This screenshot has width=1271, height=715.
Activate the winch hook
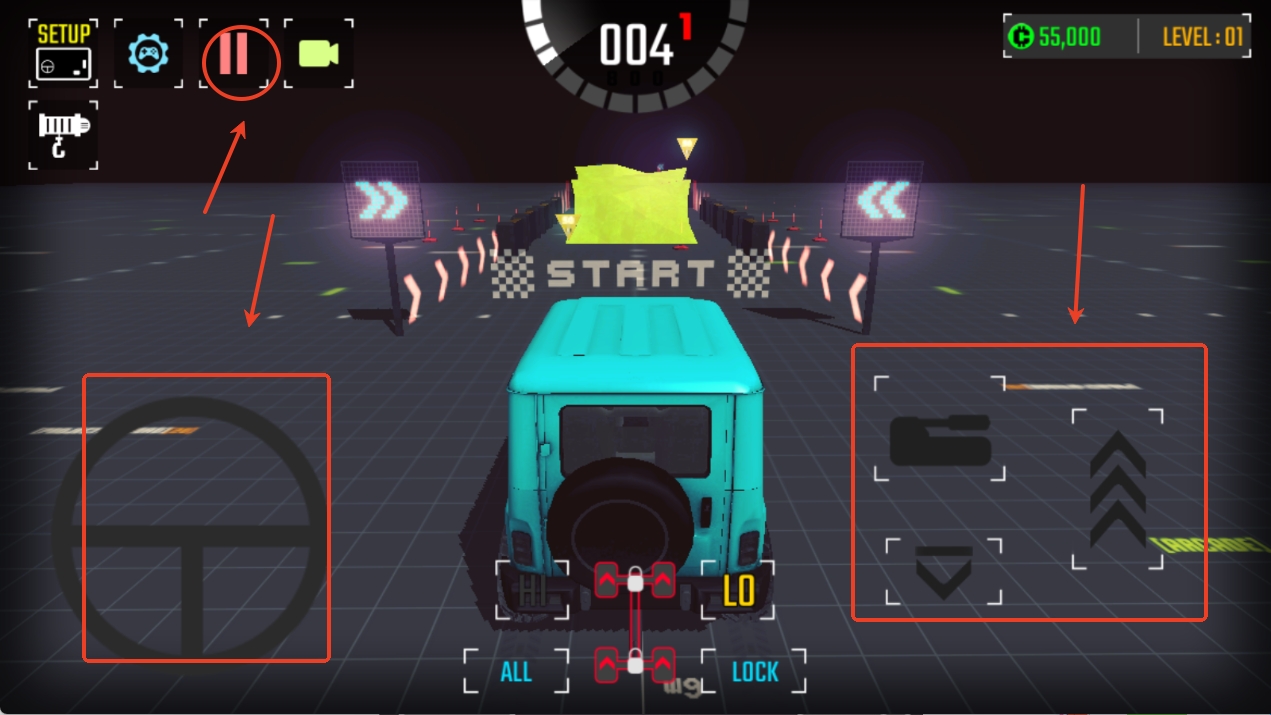[63, 135]
